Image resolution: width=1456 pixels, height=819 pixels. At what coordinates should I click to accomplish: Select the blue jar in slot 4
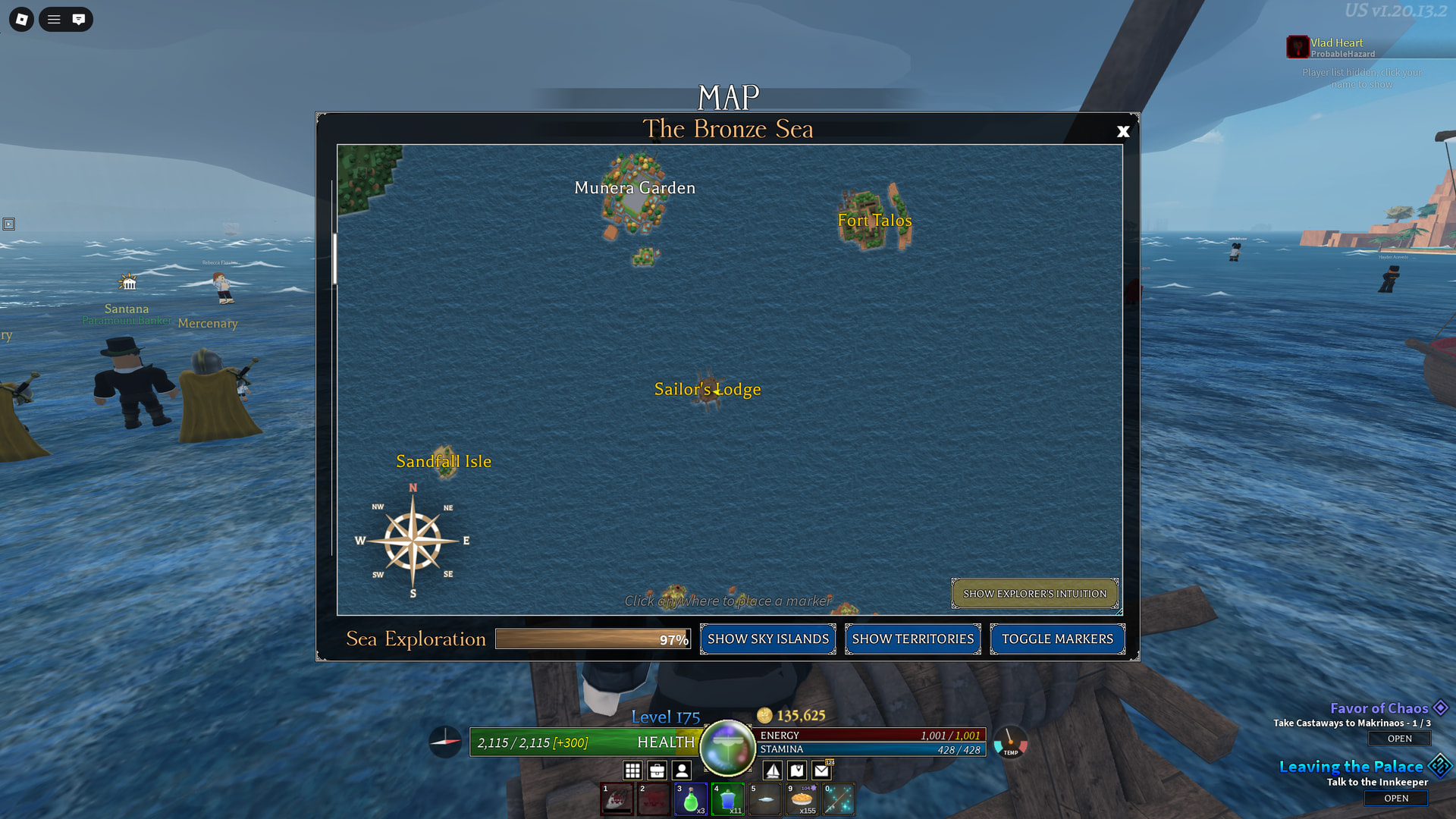coord(728,800)
